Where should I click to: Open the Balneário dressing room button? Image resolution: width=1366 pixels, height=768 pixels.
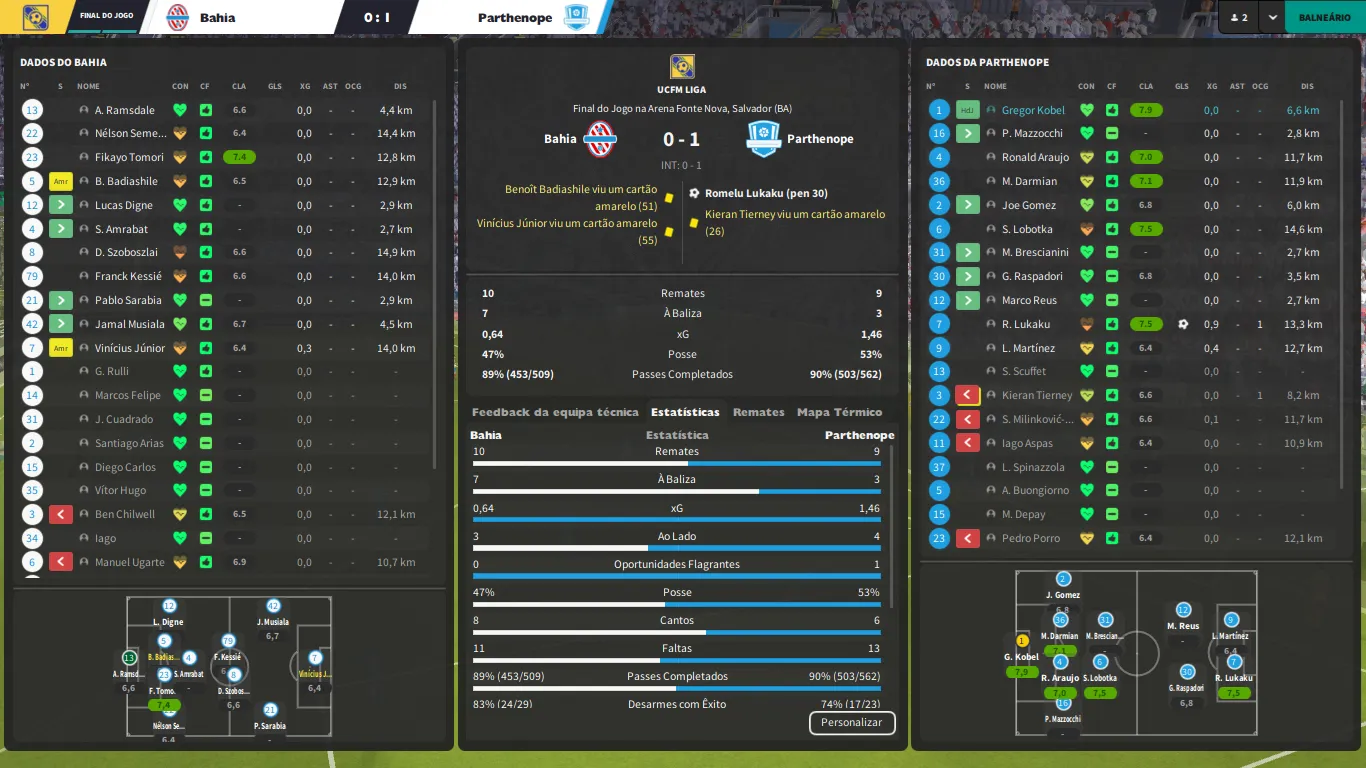click(x=1324, y=17)
